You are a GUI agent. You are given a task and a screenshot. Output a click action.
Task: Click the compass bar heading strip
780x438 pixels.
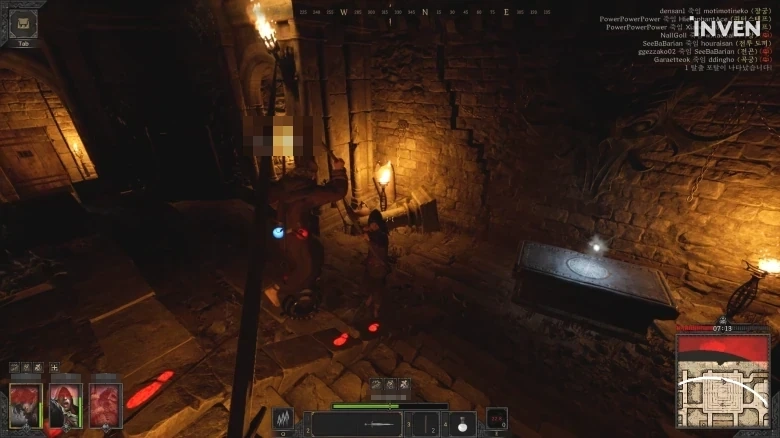tap(424, 12)
